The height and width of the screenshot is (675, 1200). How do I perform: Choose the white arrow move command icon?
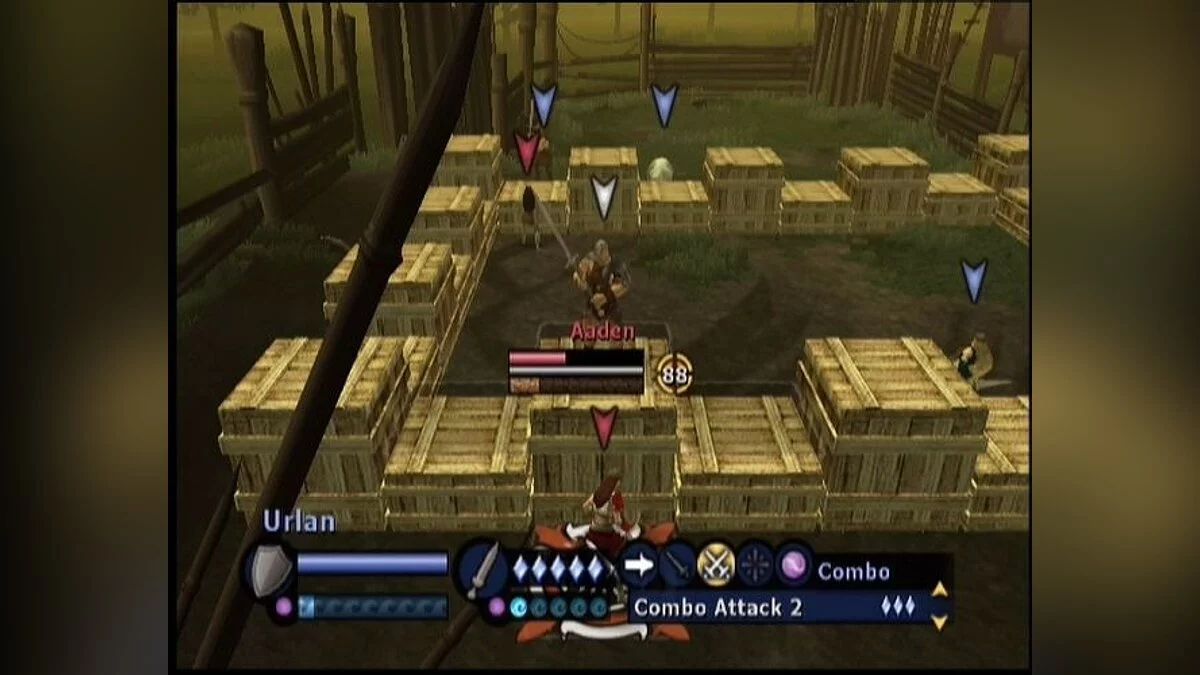pos(638,566)
